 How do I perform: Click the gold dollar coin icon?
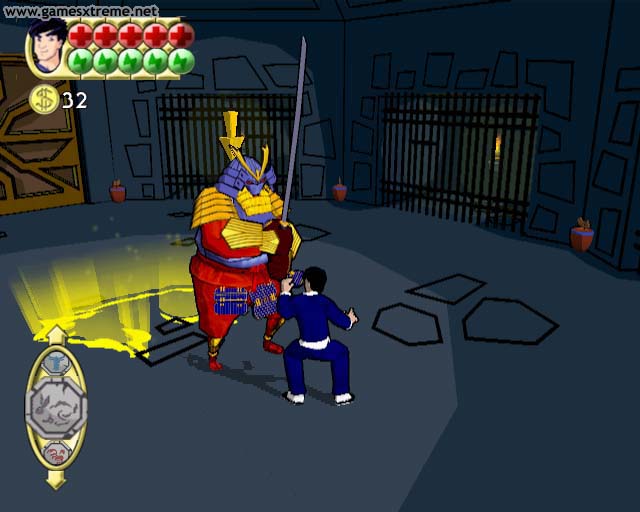43,99
